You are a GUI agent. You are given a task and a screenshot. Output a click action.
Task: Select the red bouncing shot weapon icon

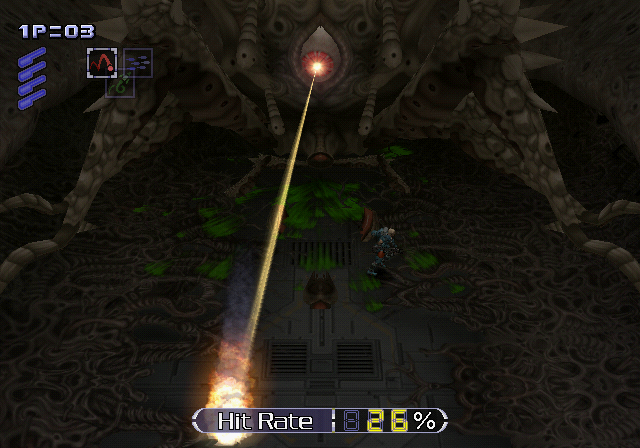[102, 64]
